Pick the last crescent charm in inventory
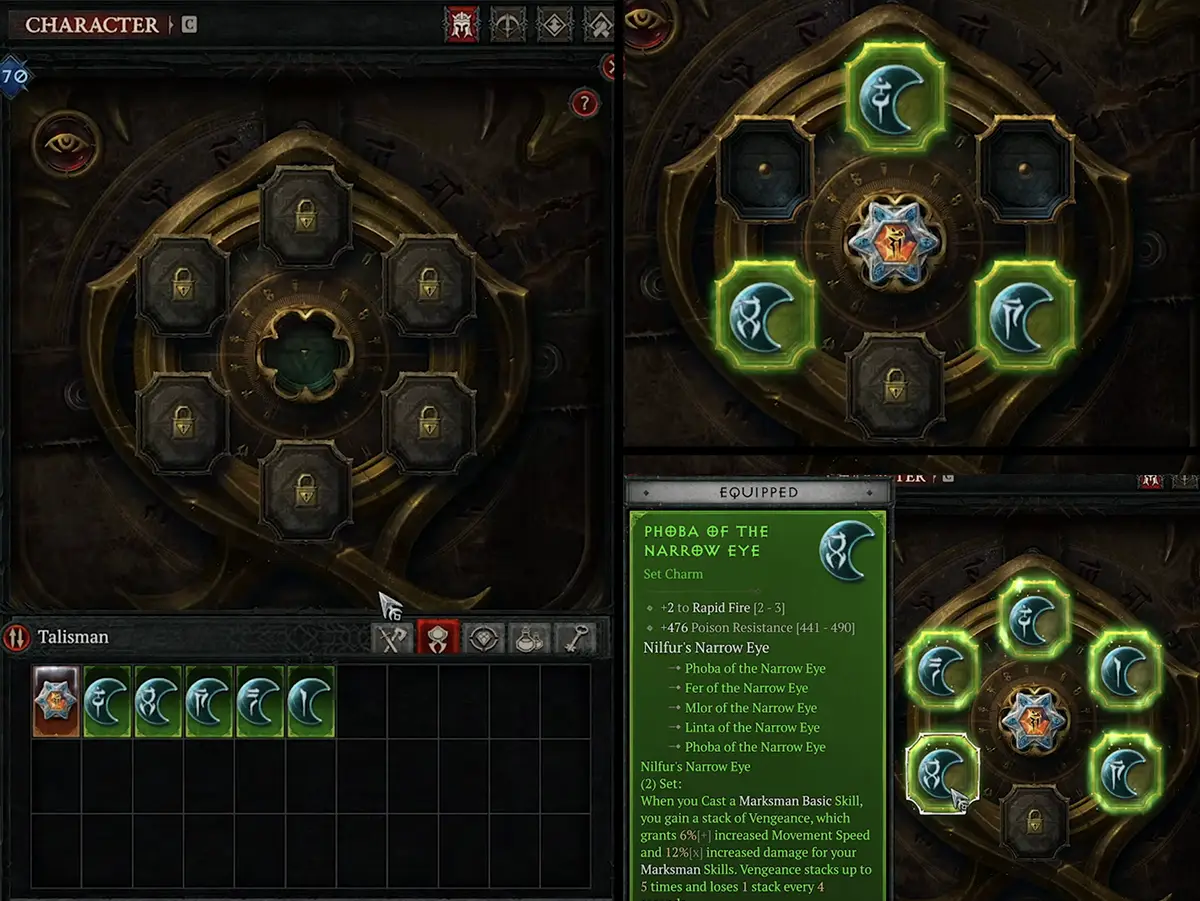Viewport: 1200px width, 901px height. [x=311, y=702]
